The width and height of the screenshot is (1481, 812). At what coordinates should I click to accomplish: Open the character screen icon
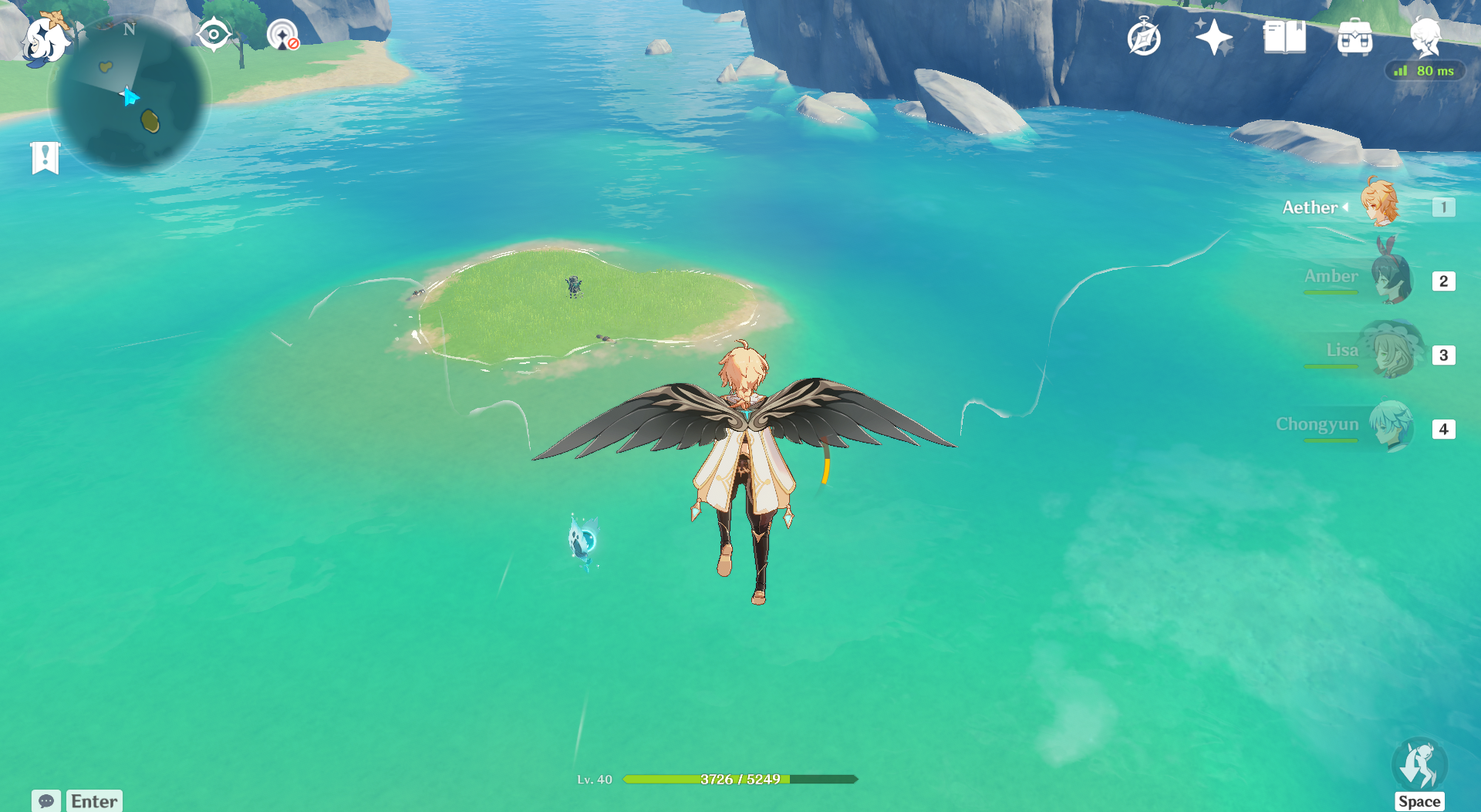coord(1425,36)
